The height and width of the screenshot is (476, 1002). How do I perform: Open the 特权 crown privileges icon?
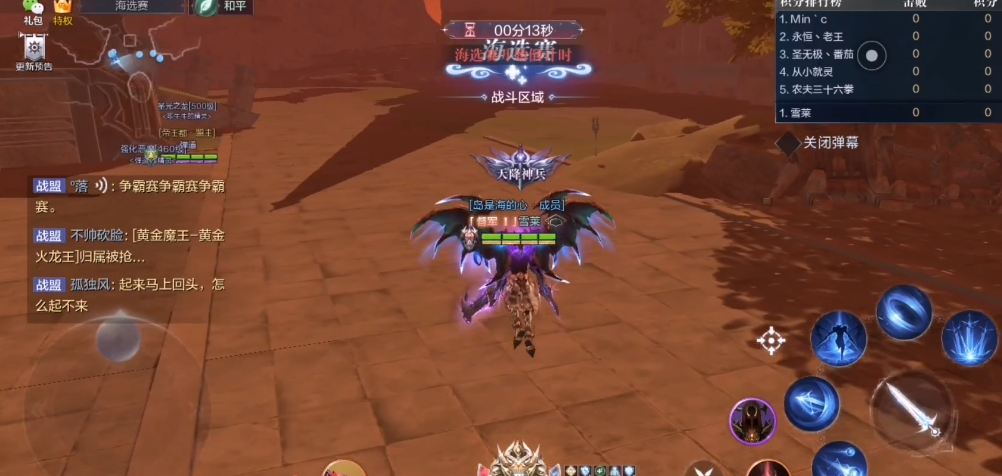click(x=63, y=10)
